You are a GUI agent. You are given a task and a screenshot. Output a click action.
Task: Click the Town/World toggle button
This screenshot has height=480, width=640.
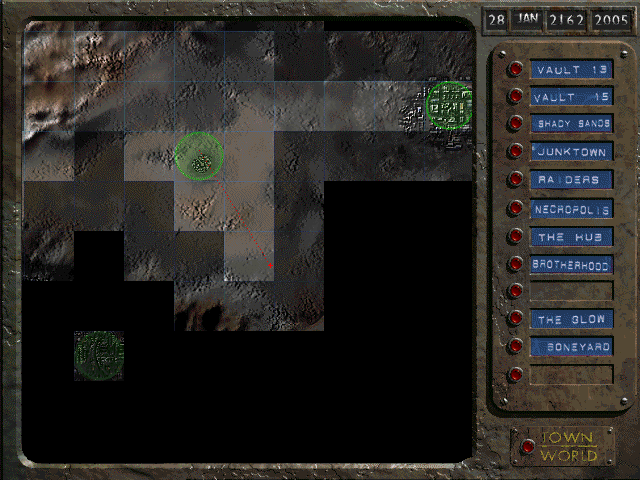click(527, 446)
